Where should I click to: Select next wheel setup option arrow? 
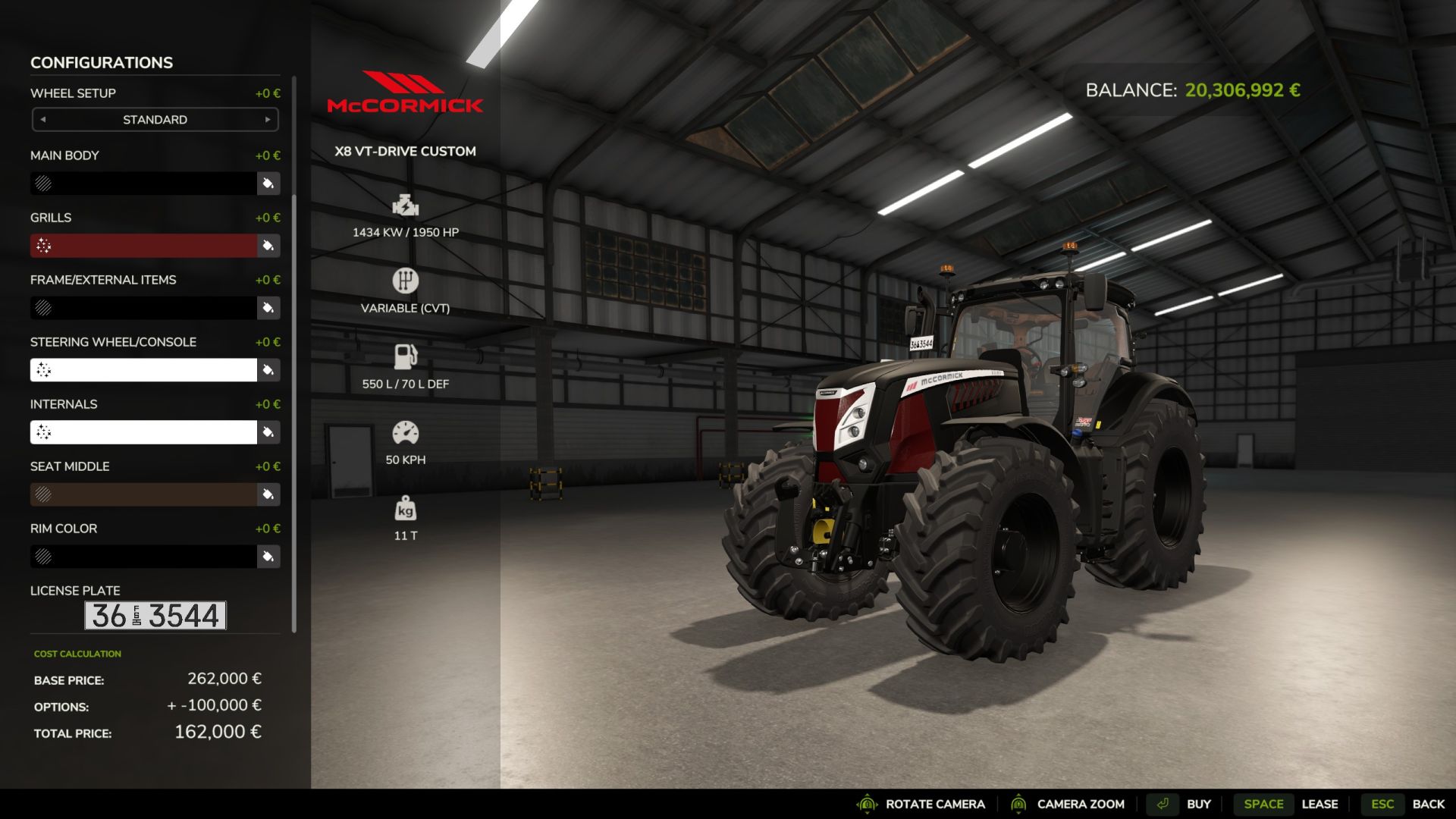pos(268,120)
